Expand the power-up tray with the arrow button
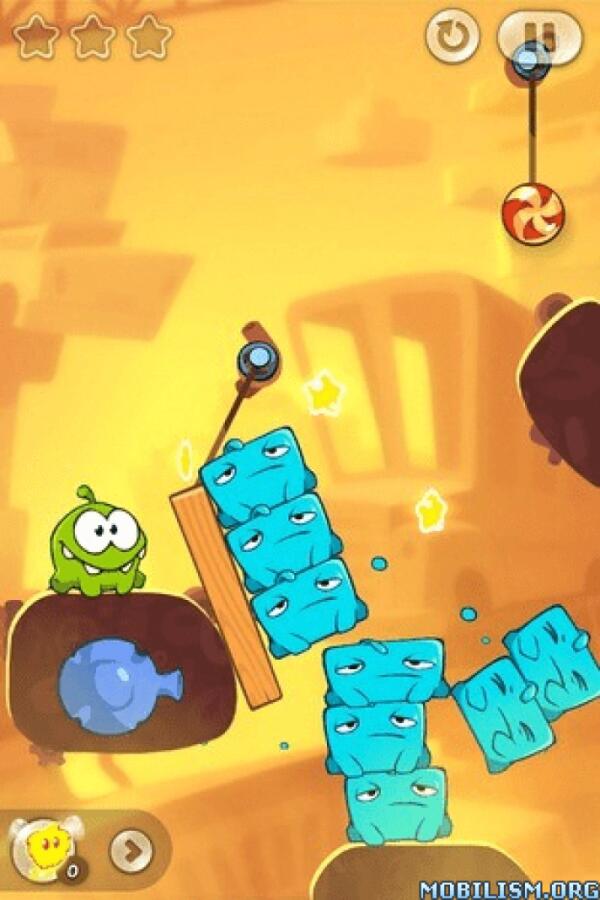The width and height of the screenshot is (600, 900). [x=130, y=851]
